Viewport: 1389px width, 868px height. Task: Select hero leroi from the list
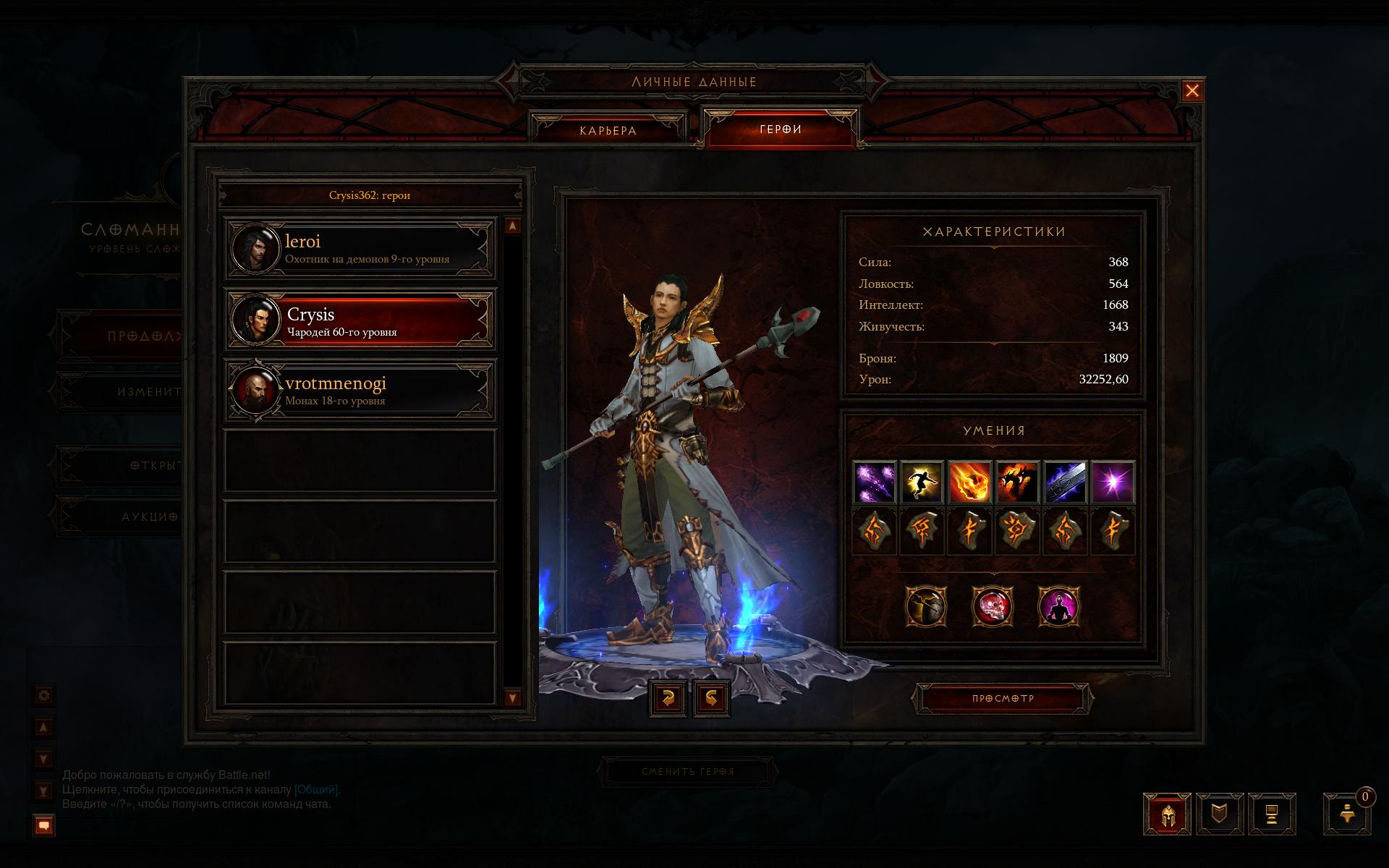(360, 249)
